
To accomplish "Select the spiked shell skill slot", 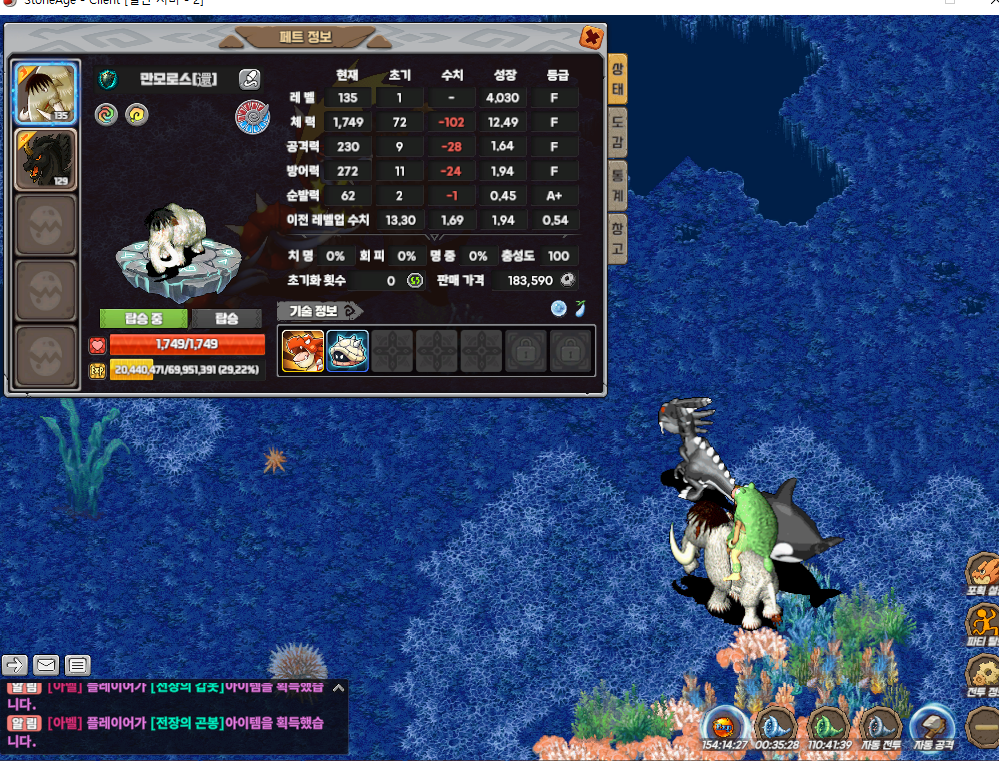I will [x=347, y=351].
